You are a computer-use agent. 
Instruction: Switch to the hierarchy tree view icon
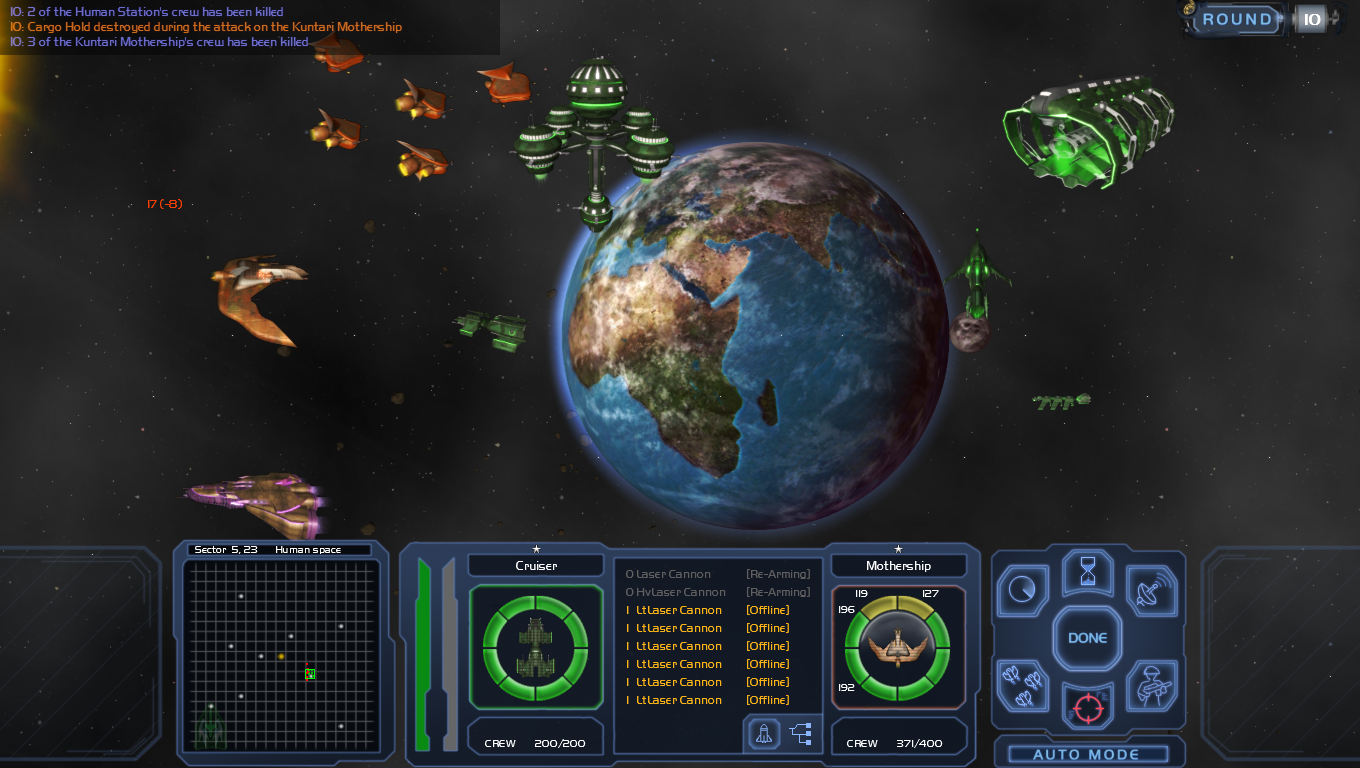point(801,734)
